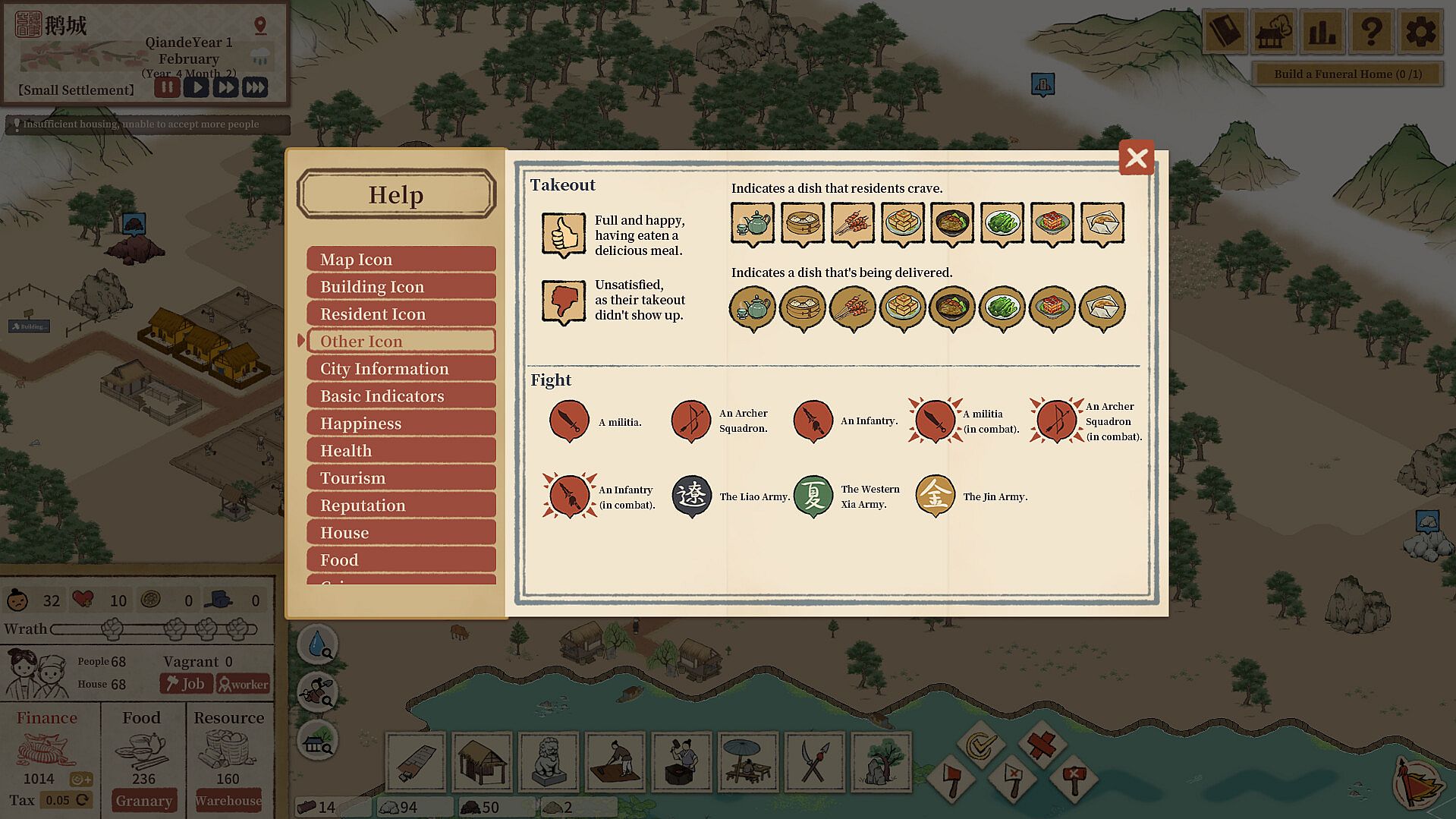Open the Tourism help topic

point(401,478)
